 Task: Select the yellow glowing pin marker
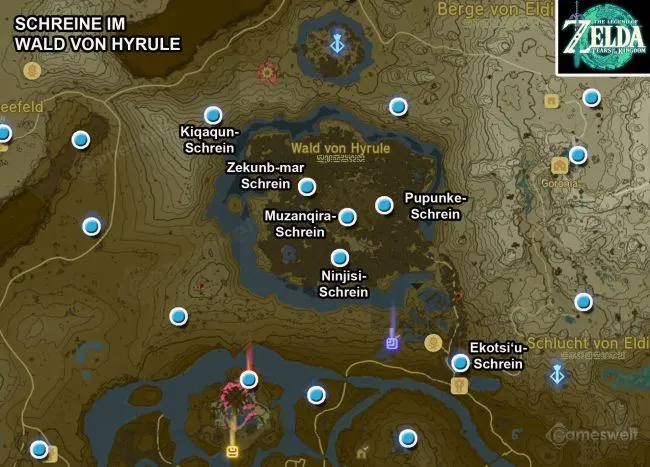click(x=233, y=451)
